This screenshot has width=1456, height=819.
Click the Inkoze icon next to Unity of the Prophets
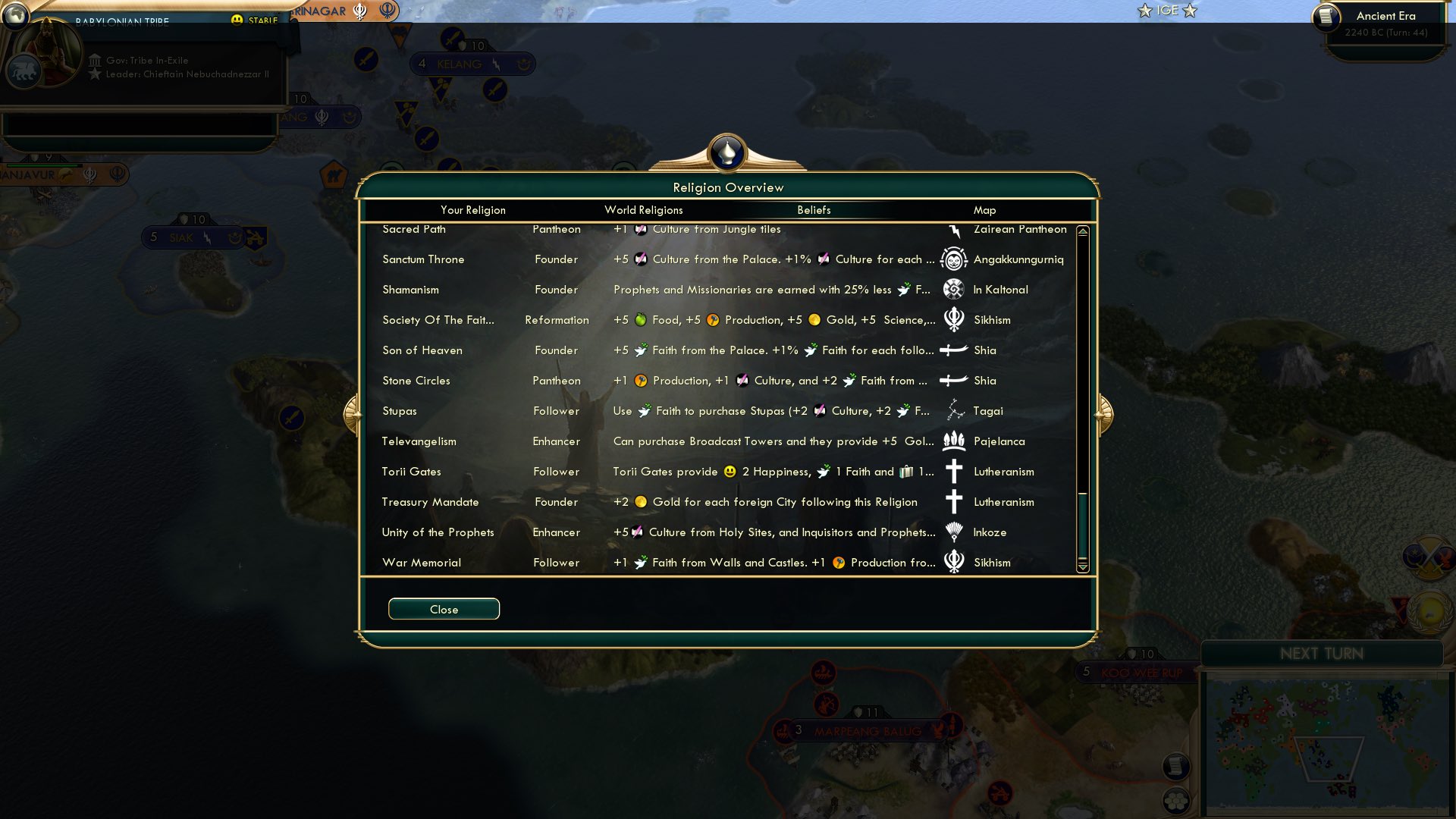pos(953,532)
